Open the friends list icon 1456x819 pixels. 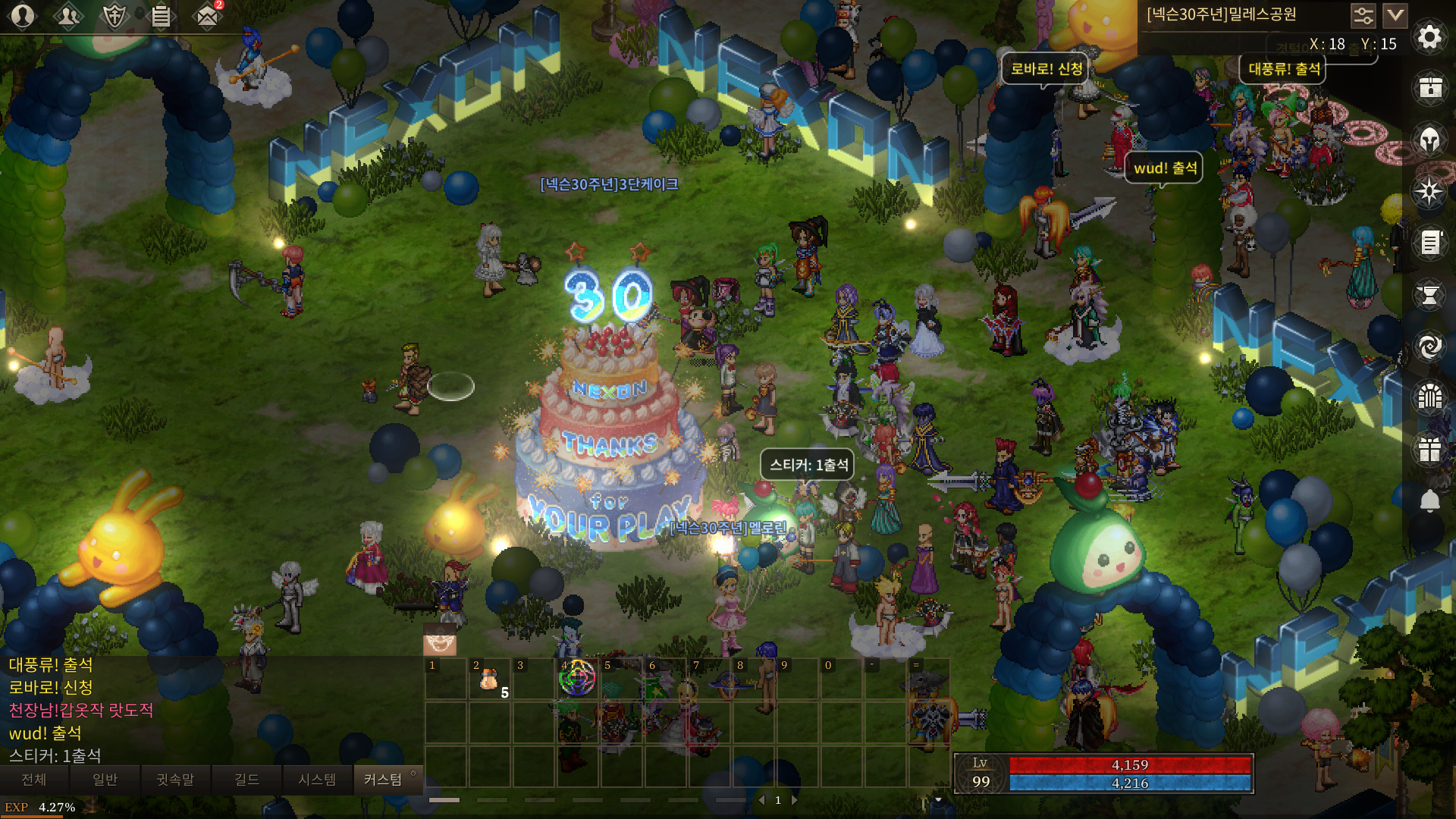[68, 16]
